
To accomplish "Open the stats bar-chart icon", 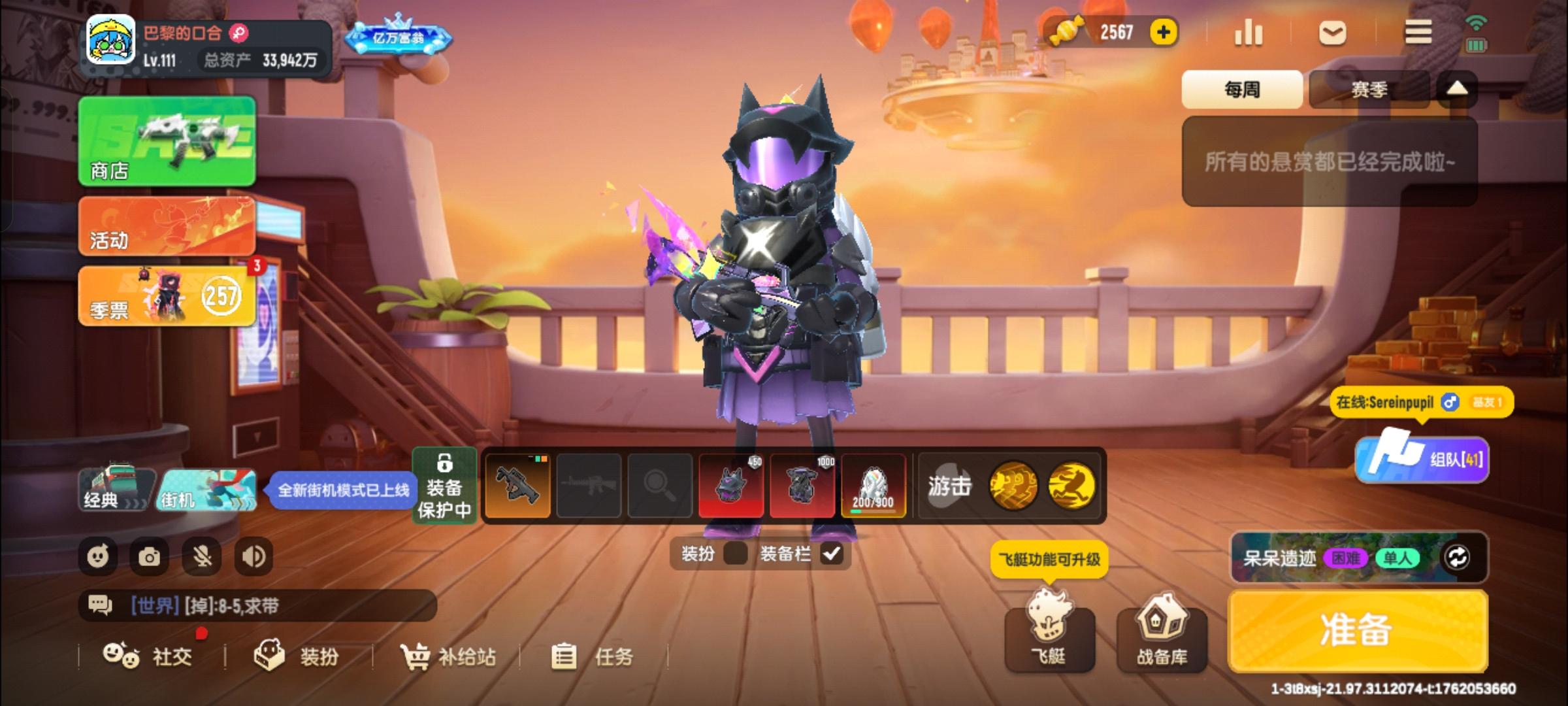I will (x=1249, y=31).
